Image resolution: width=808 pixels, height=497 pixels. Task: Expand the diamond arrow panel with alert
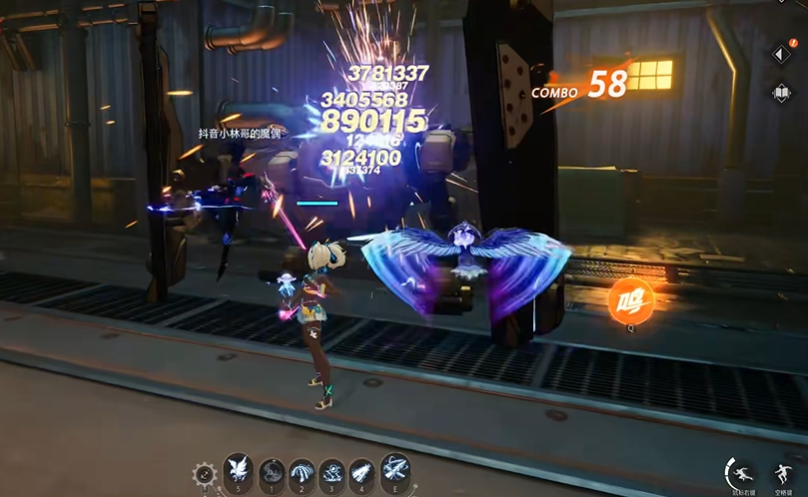pos(782,53)
